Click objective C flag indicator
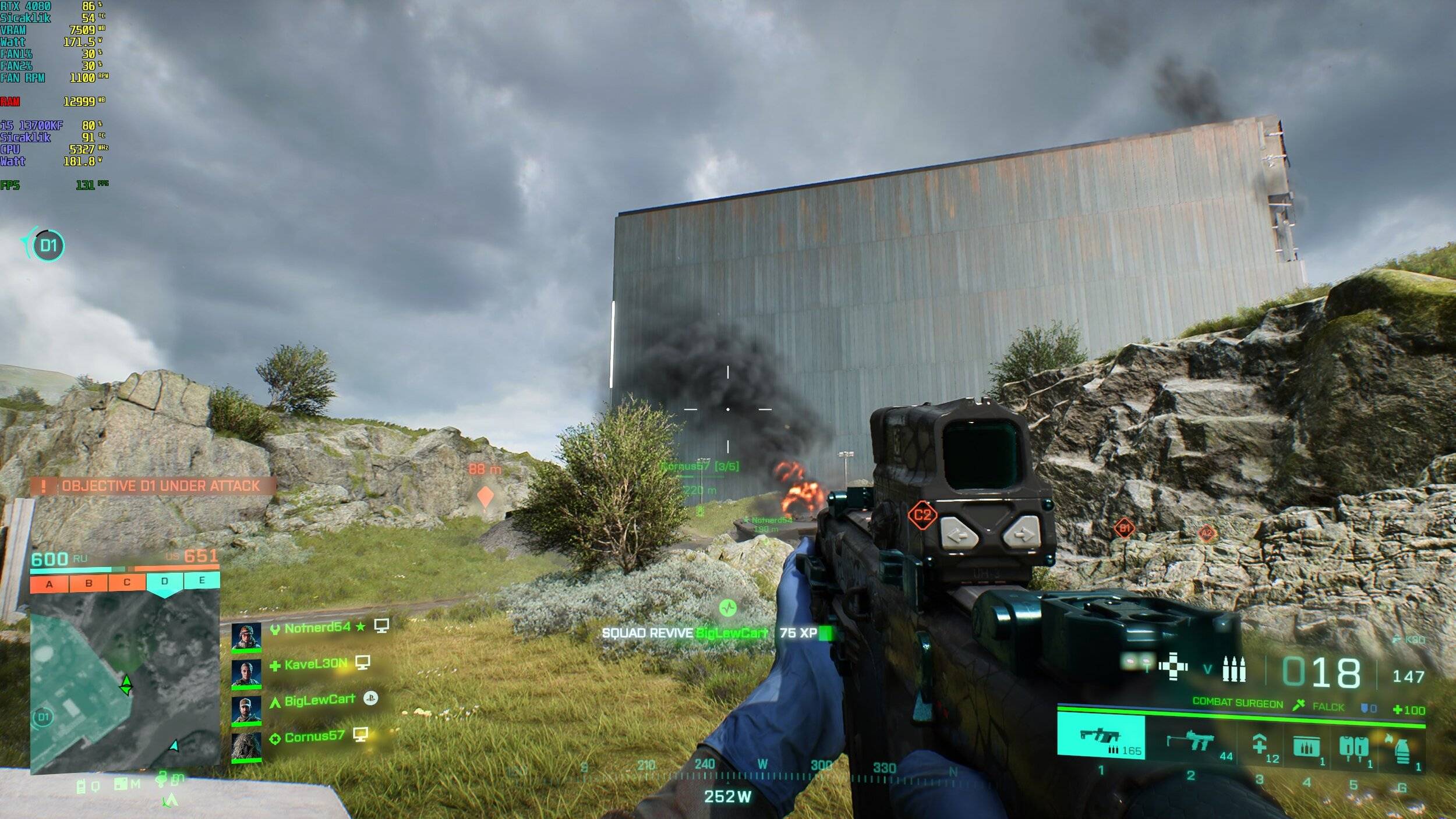The width and height of the screenshot is (1456, 819). click(126, 582)
